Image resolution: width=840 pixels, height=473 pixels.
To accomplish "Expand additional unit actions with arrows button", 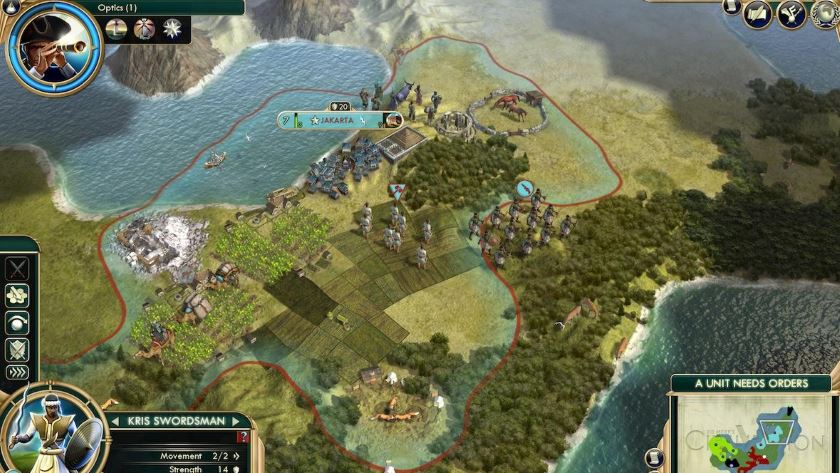I will tap(18, 373).
